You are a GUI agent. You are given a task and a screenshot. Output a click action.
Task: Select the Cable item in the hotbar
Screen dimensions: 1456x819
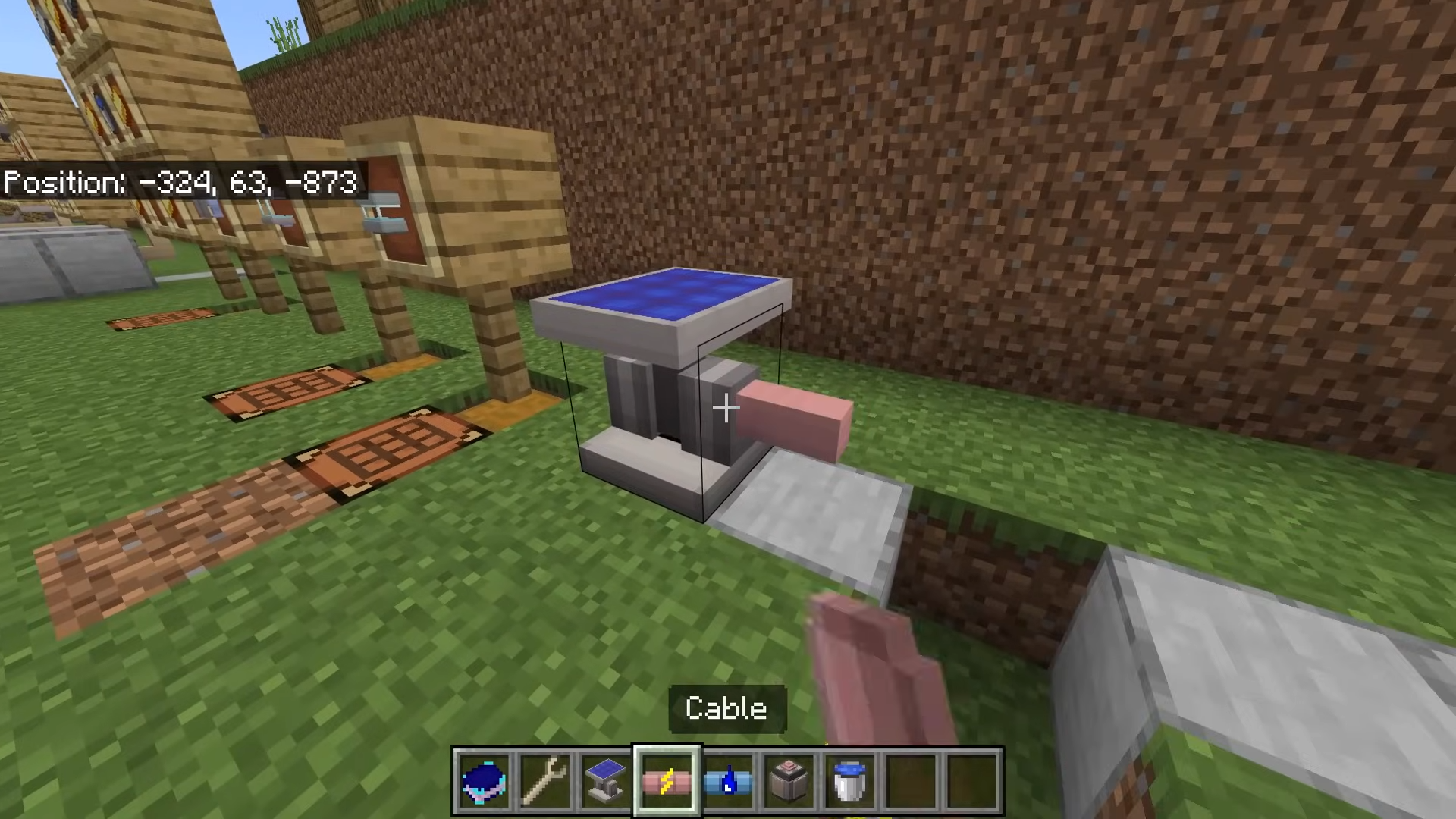point(666,780)
